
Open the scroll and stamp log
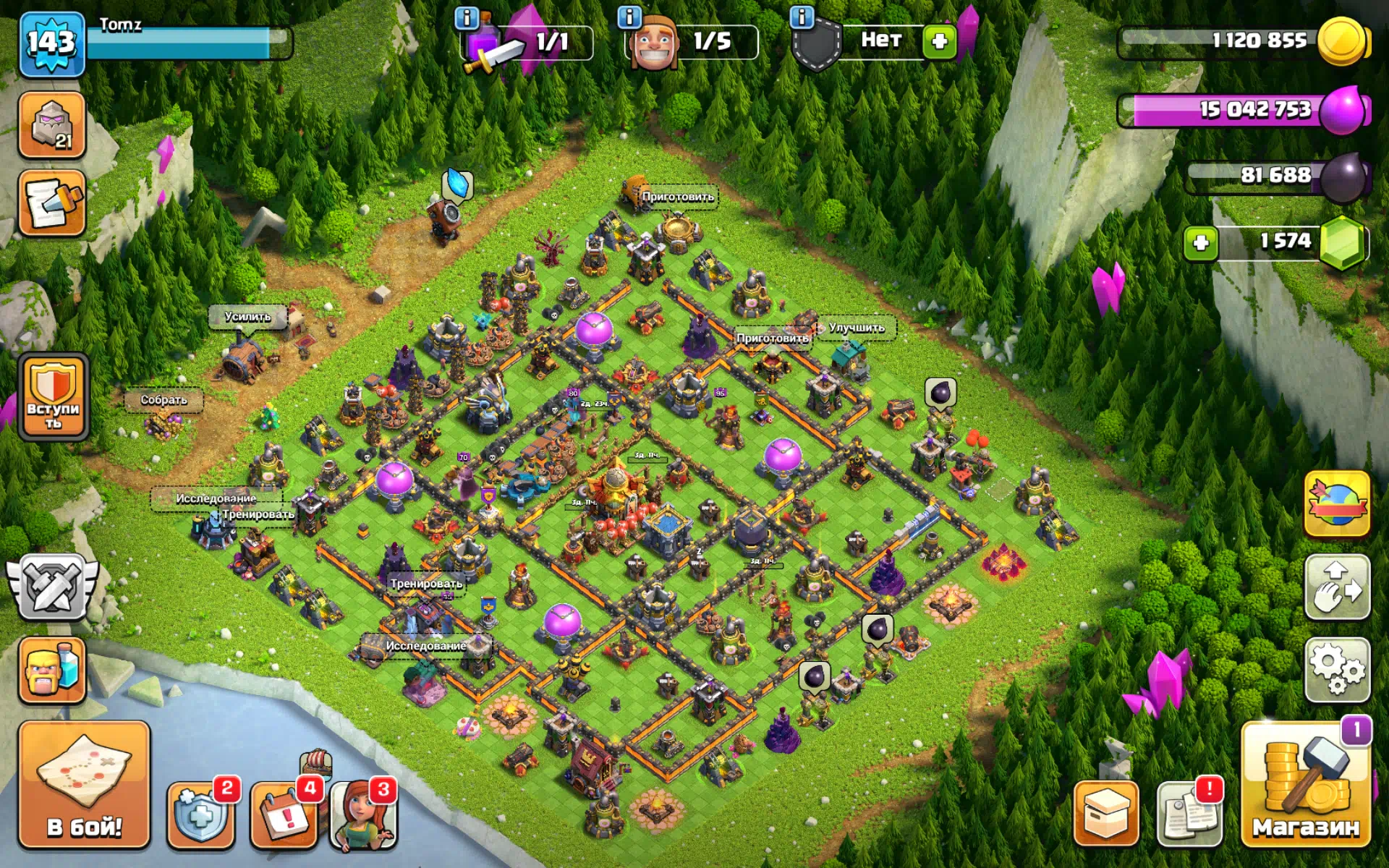52,203
